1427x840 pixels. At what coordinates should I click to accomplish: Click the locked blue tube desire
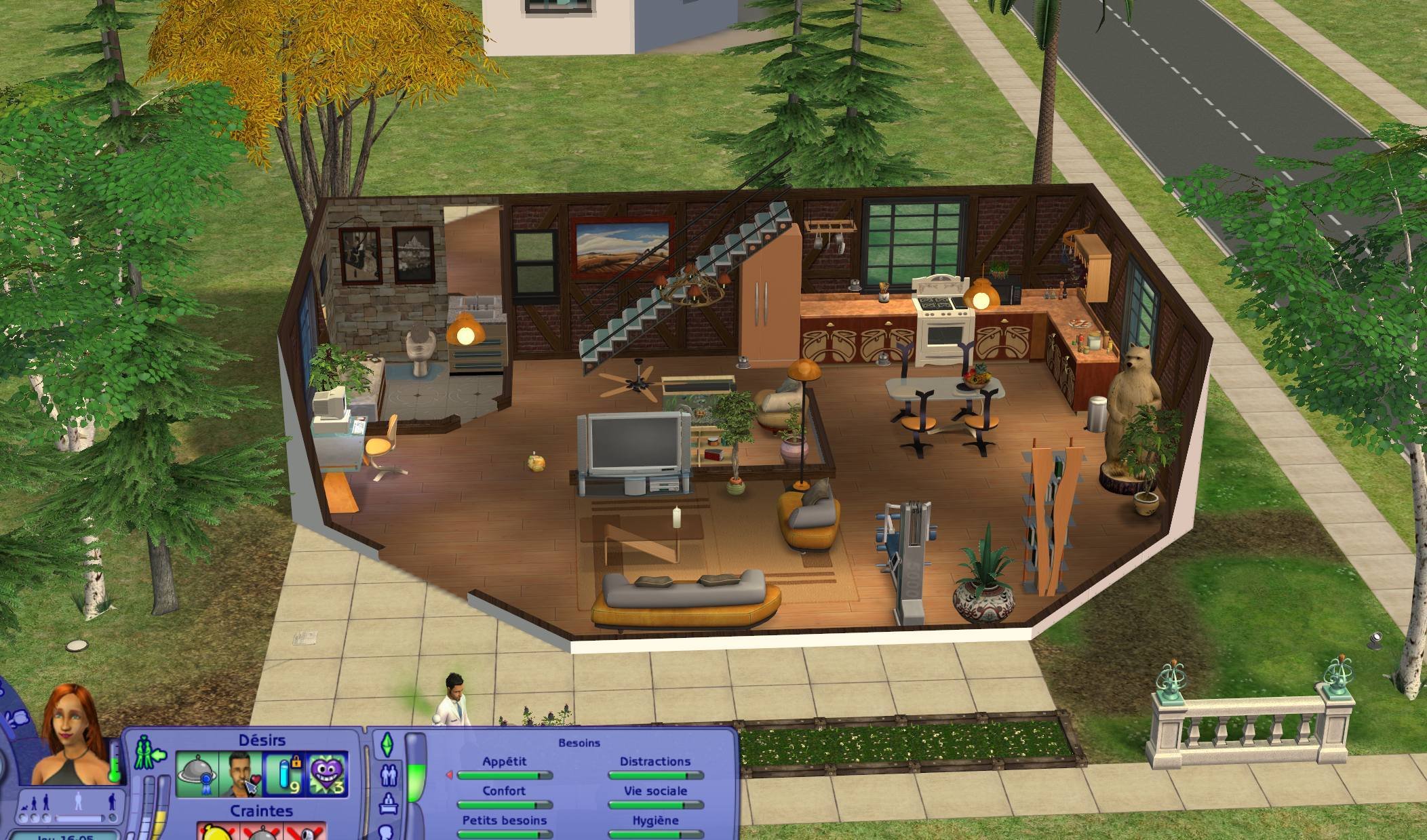[x=284, y=774]
